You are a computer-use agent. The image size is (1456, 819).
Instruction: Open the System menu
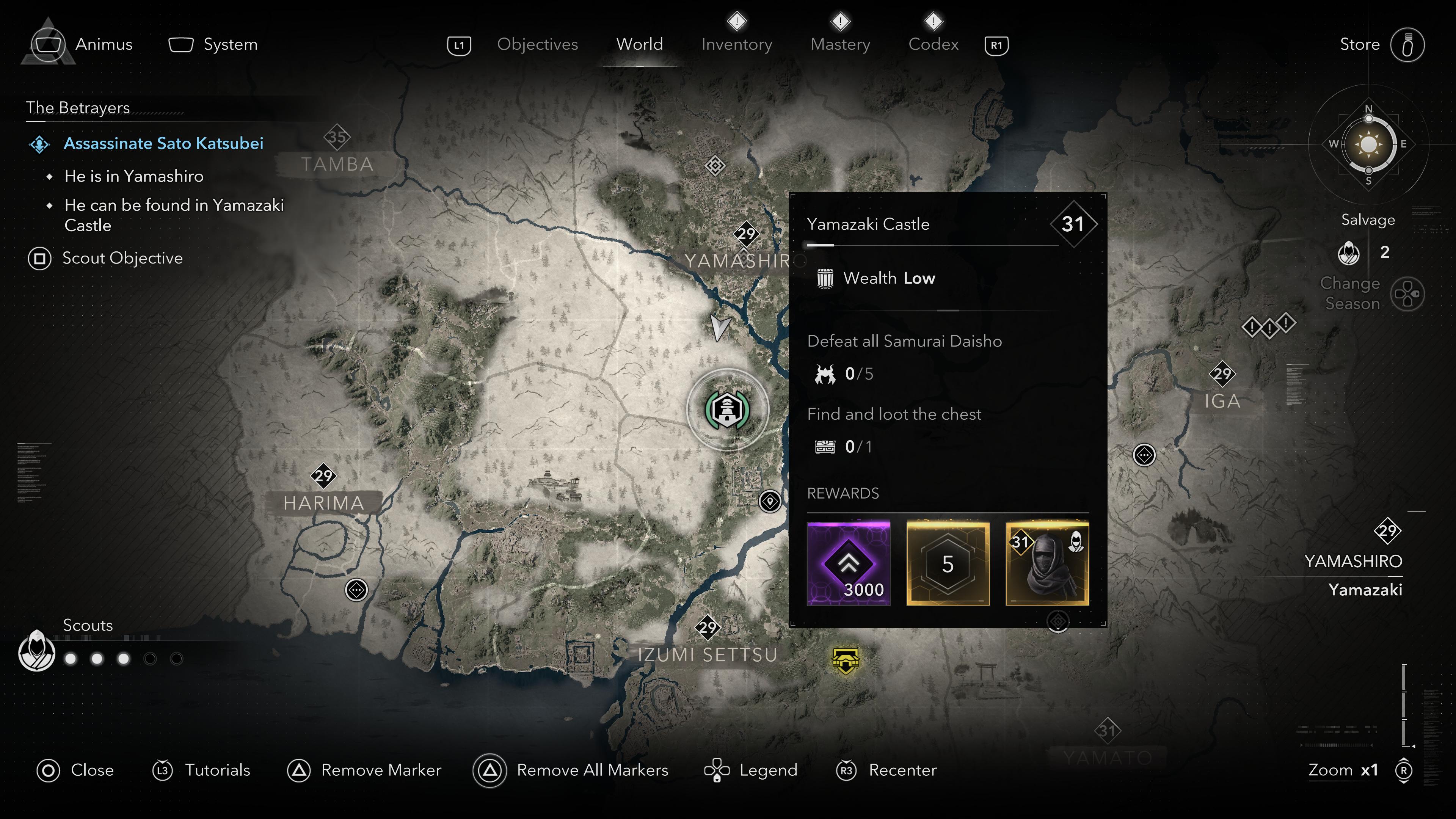230,44
